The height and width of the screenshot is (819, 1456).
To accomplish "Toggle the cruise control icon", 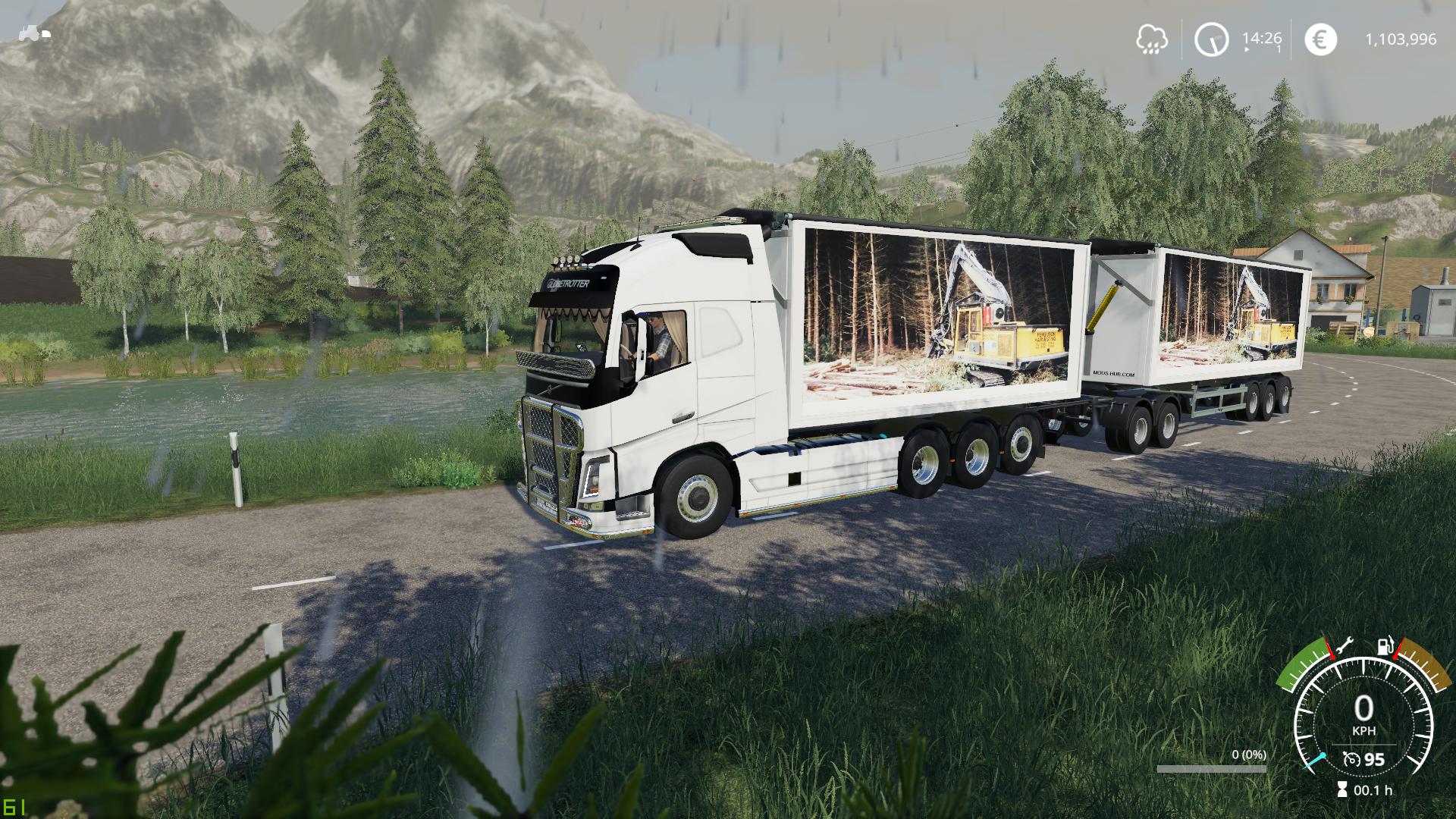I will 1351,760.
